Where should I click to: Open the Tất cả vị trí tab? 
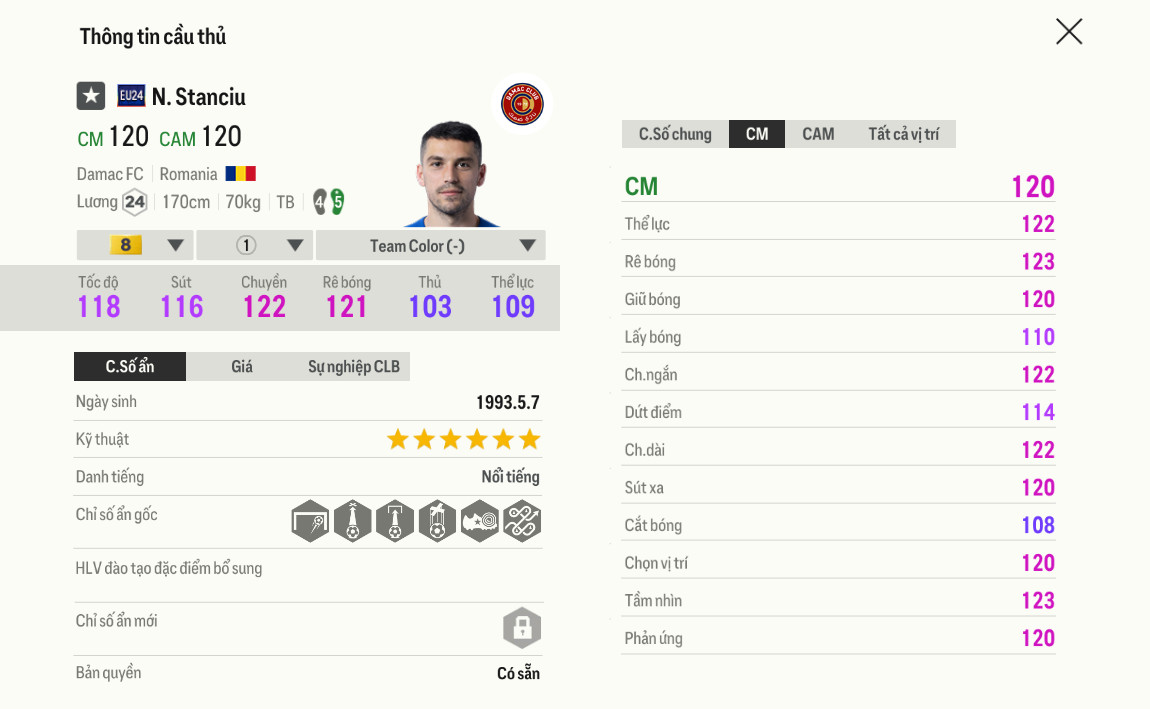pos(903,134)
